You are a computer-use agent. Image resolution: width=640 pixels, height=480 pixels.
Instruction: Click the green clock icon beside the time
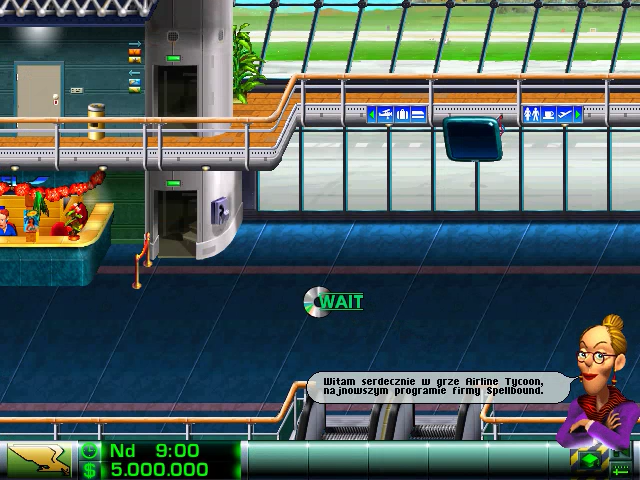point(90,451)
